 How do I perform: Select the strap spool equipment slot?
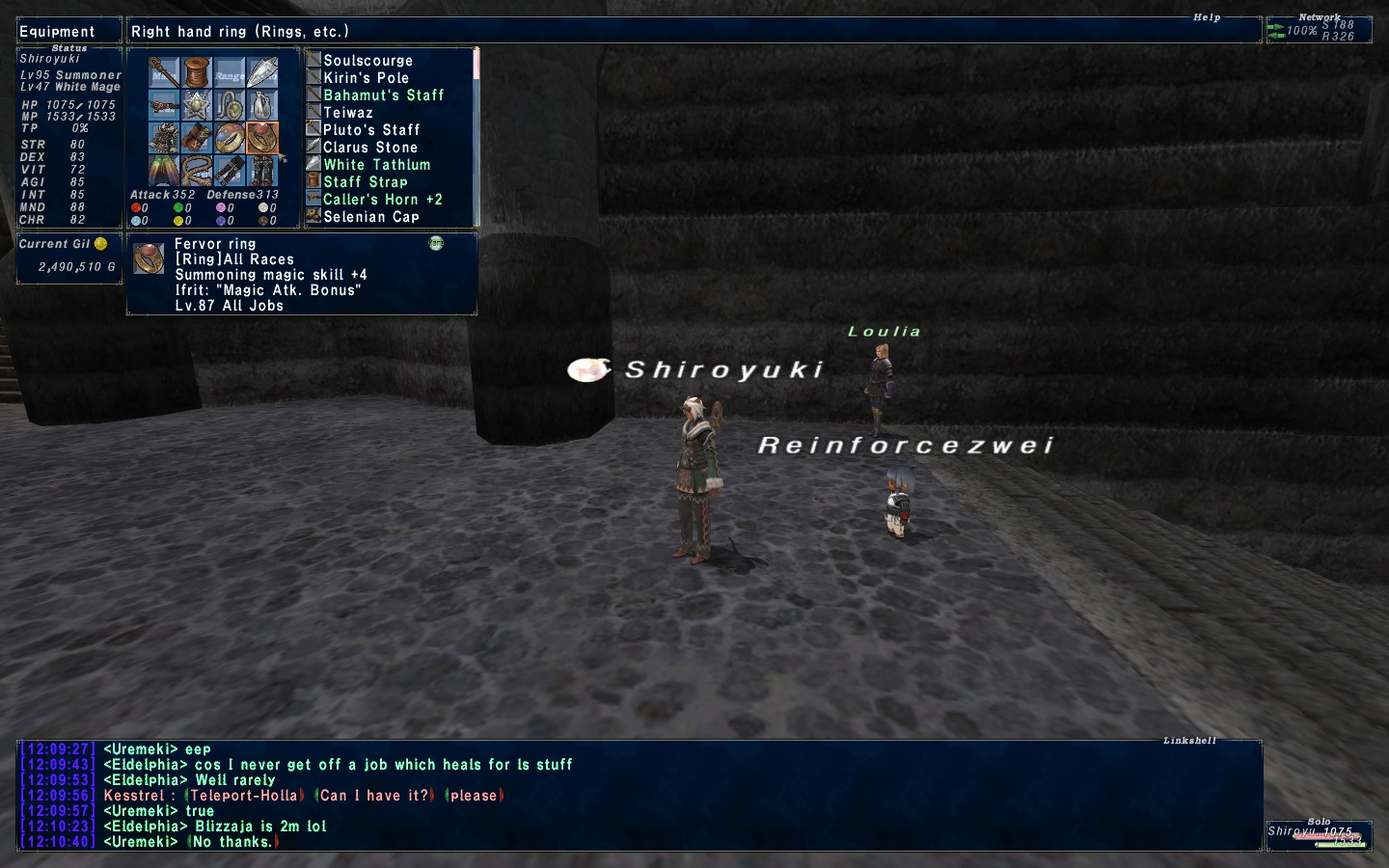coord(197,73)
